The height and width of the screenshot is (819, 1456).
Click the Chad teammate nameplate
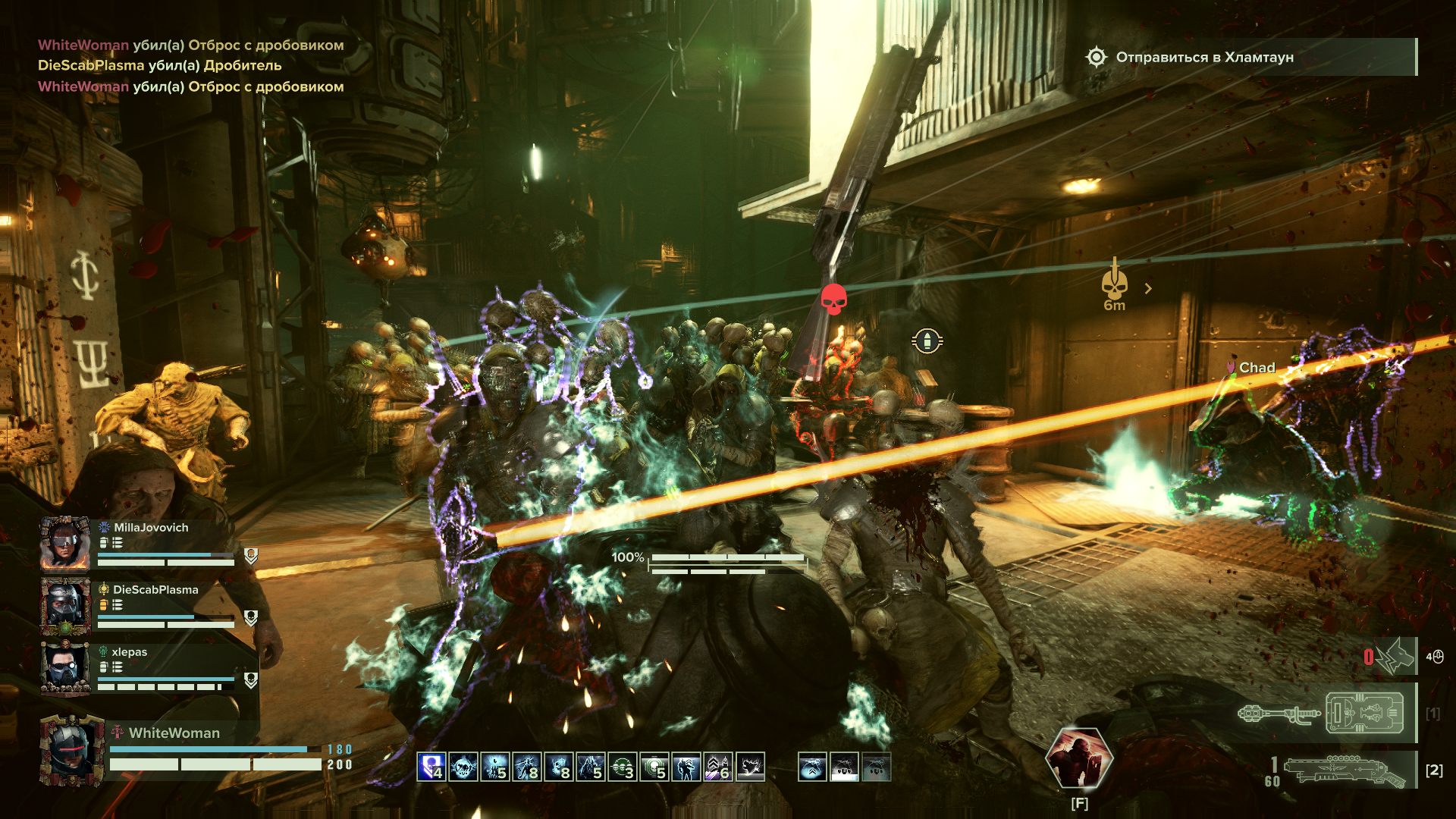click(1256, 368)
